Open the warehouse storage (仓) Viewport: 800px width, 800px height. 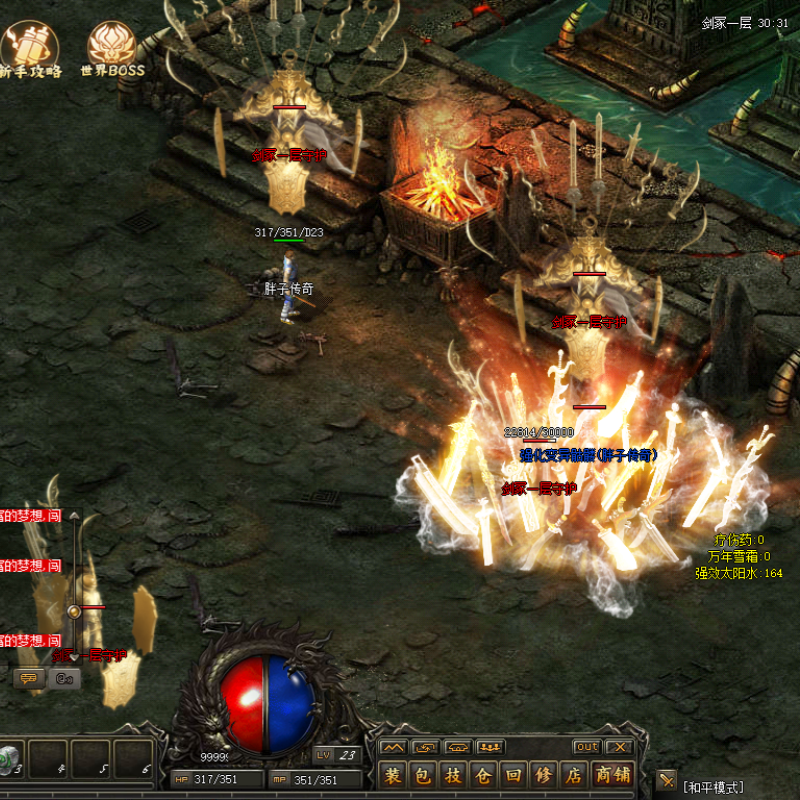pos(484,775)
